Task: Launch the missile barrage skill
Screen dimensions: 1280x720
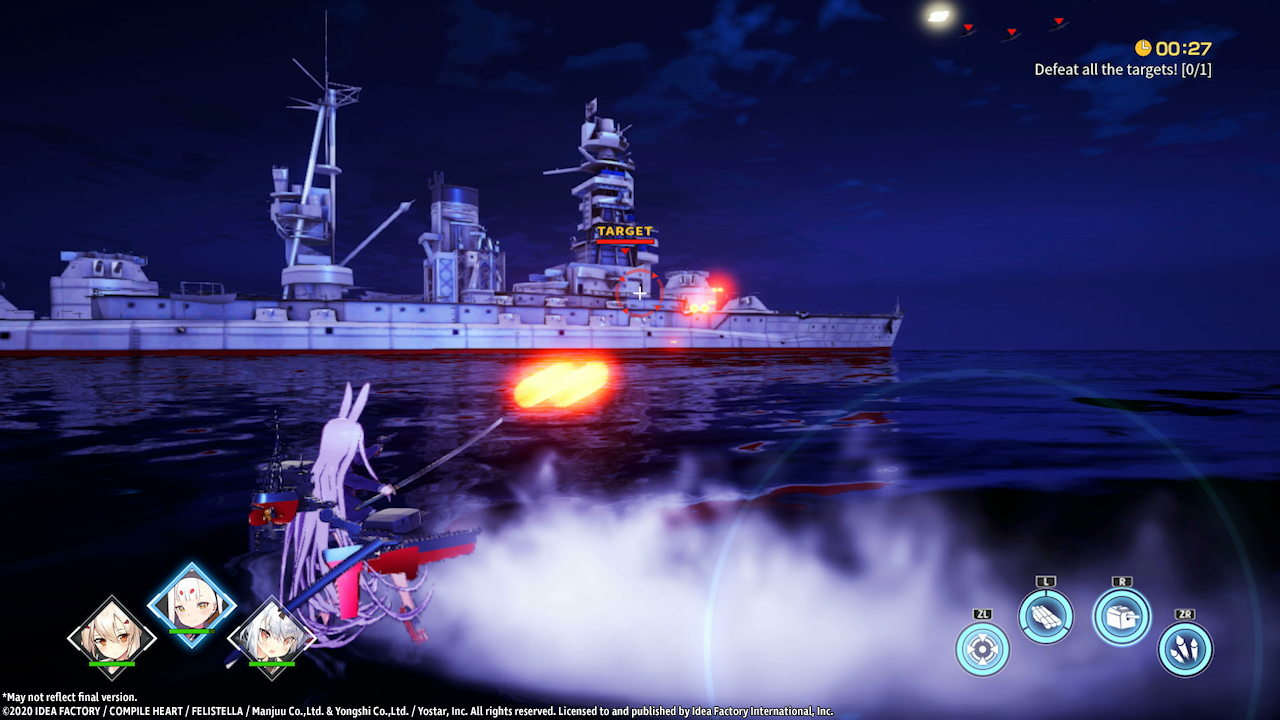Action: tap(1185, 649)
